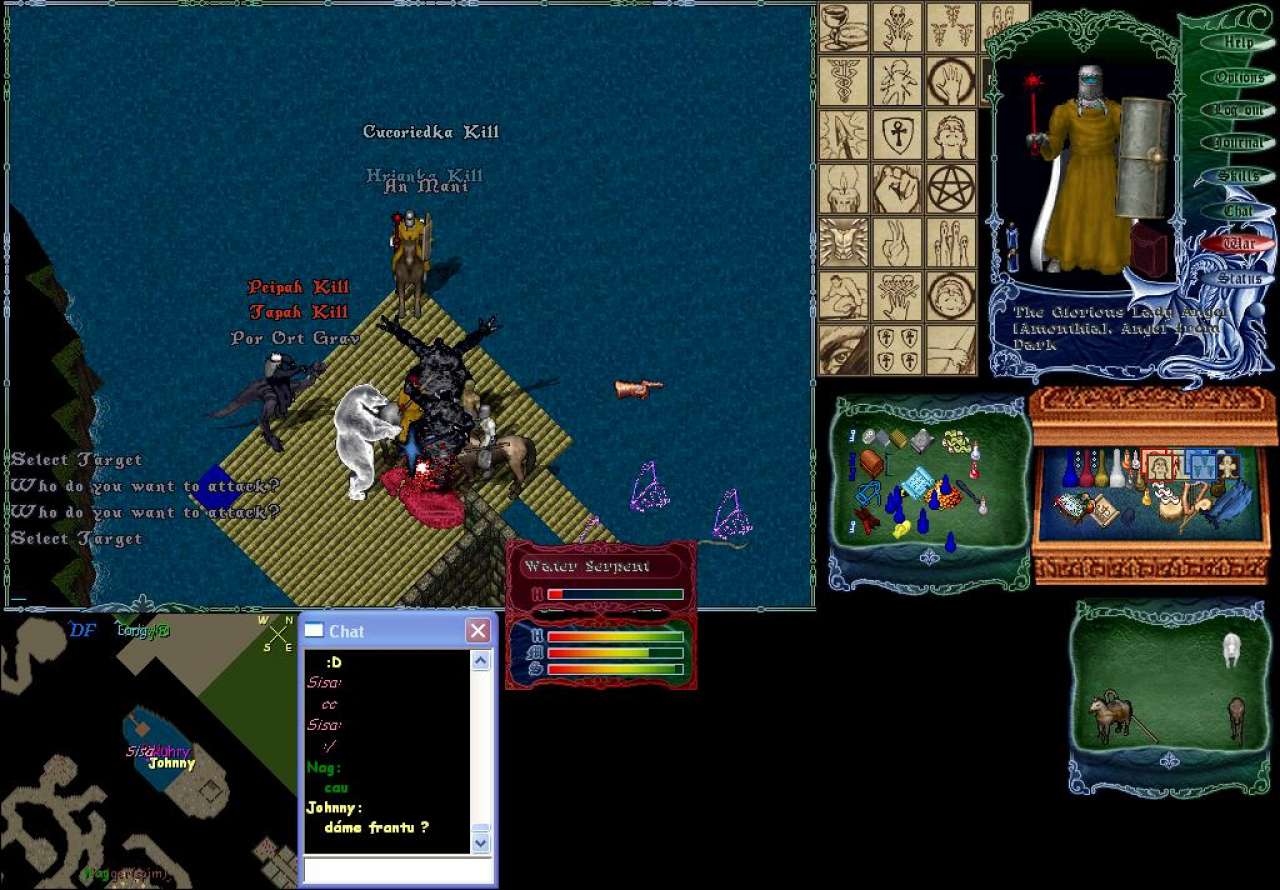The height and width of the screenshot is (890, 1280).
Task: Close the Chat window
Action: (x=478, y=631)
